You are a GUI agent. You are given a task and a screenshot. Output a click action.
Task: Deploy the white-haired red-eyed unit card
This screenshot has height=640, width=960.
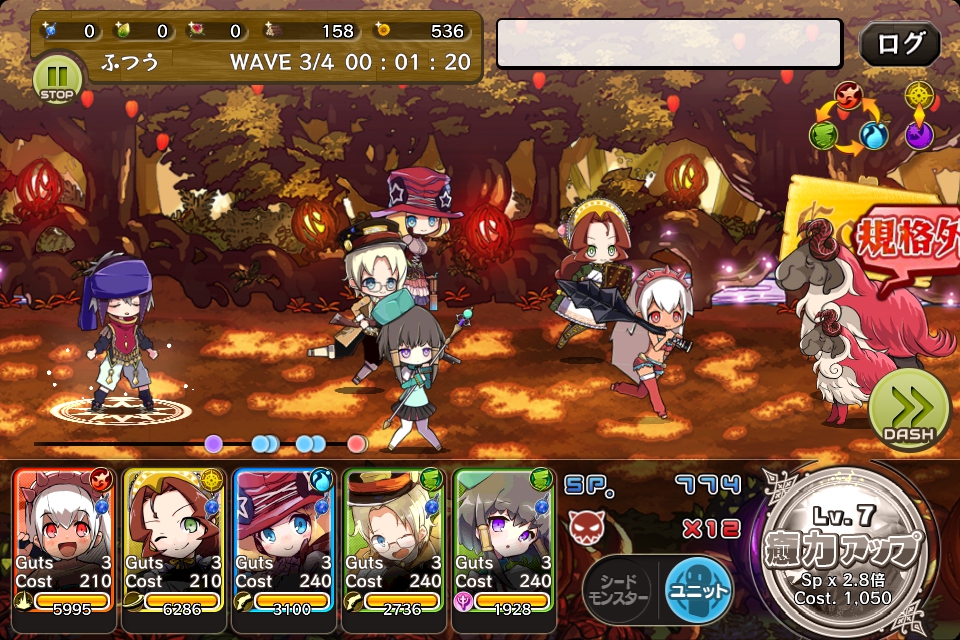(64, 540)
